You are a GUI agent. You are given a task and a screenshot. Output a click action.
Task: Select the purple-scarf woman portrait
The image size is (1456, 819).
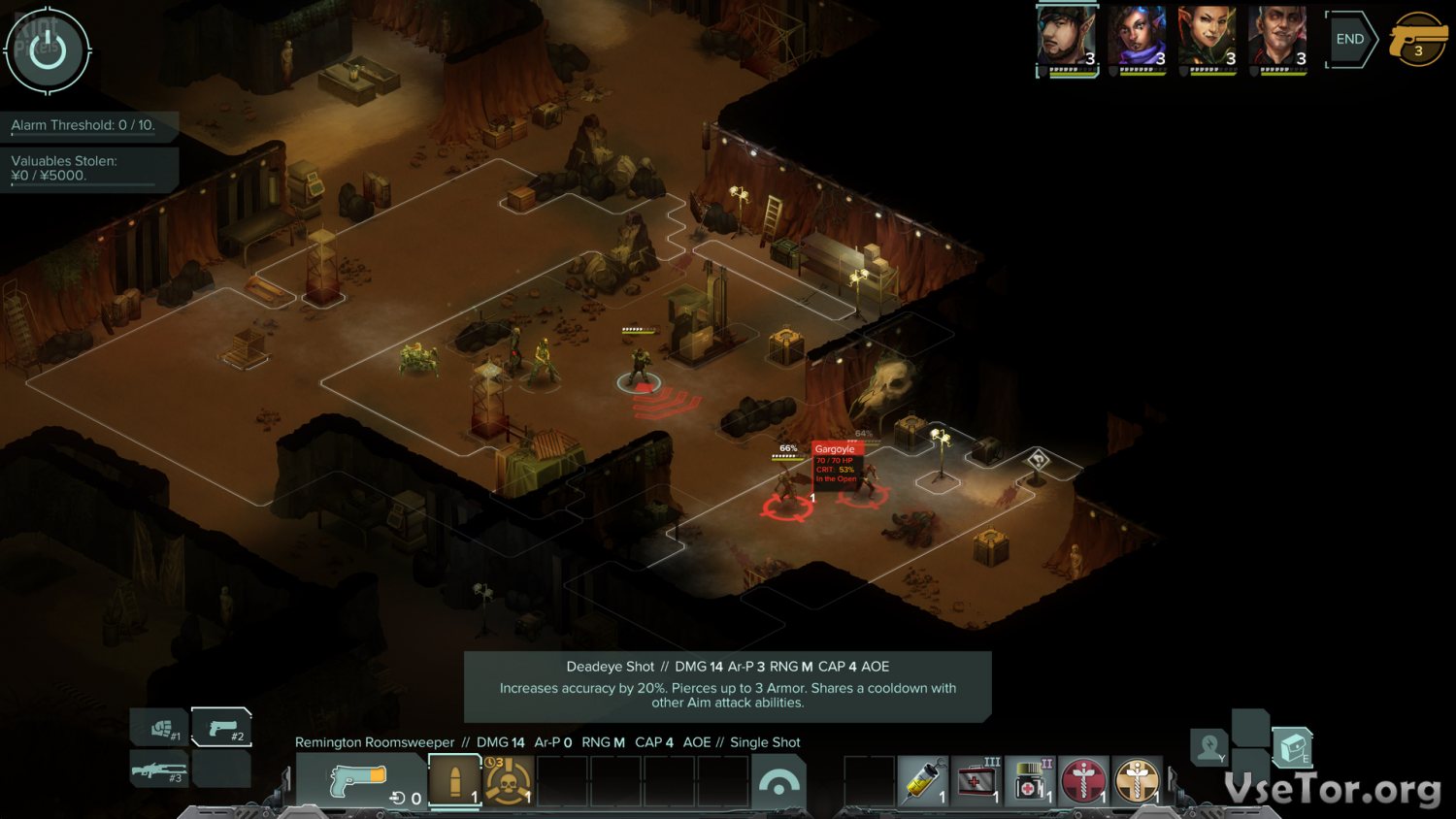[x=1138, y=40]
